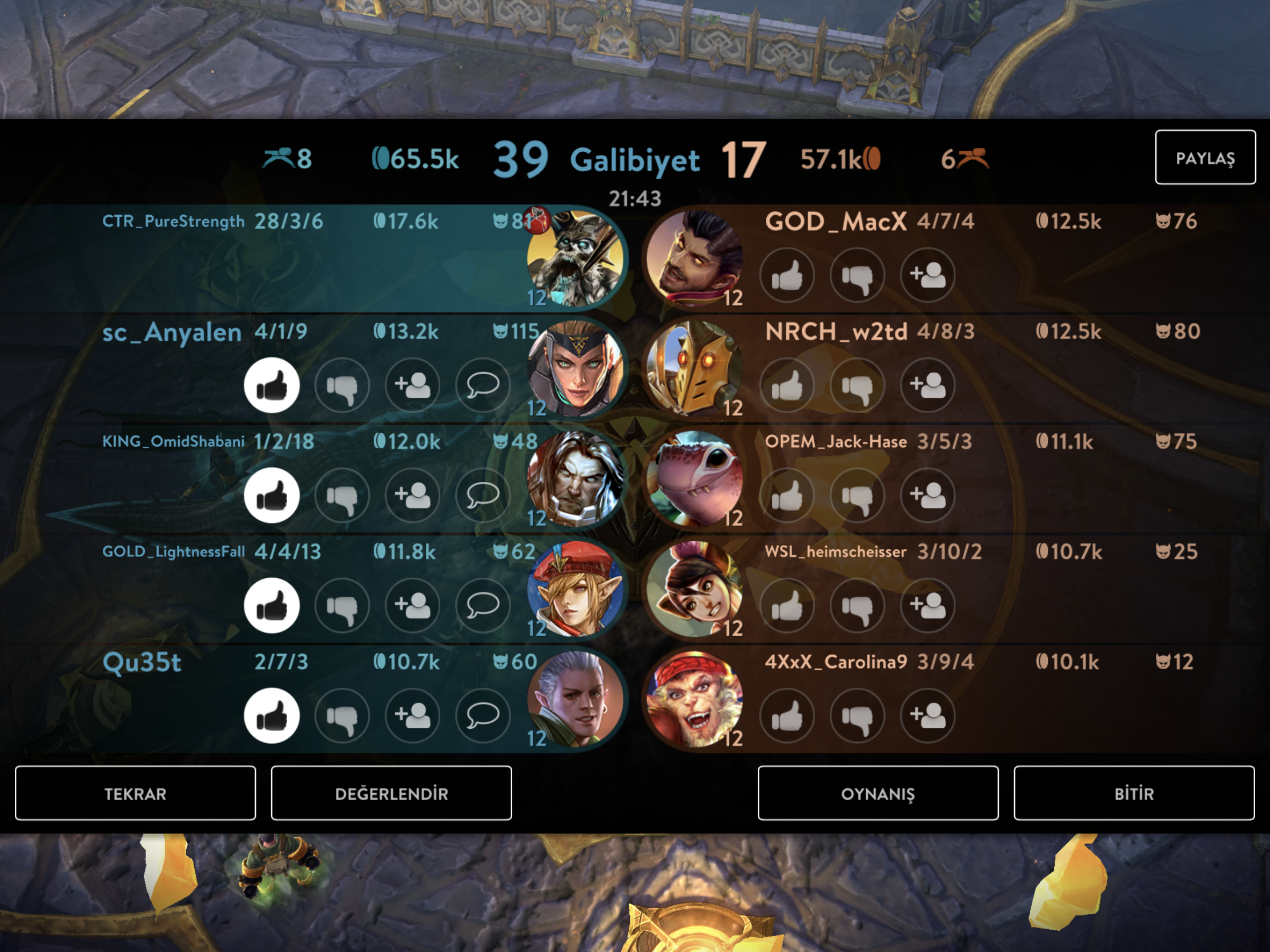
Task: Finish with the BİTİR button
Action: (x=1134, y=793)
